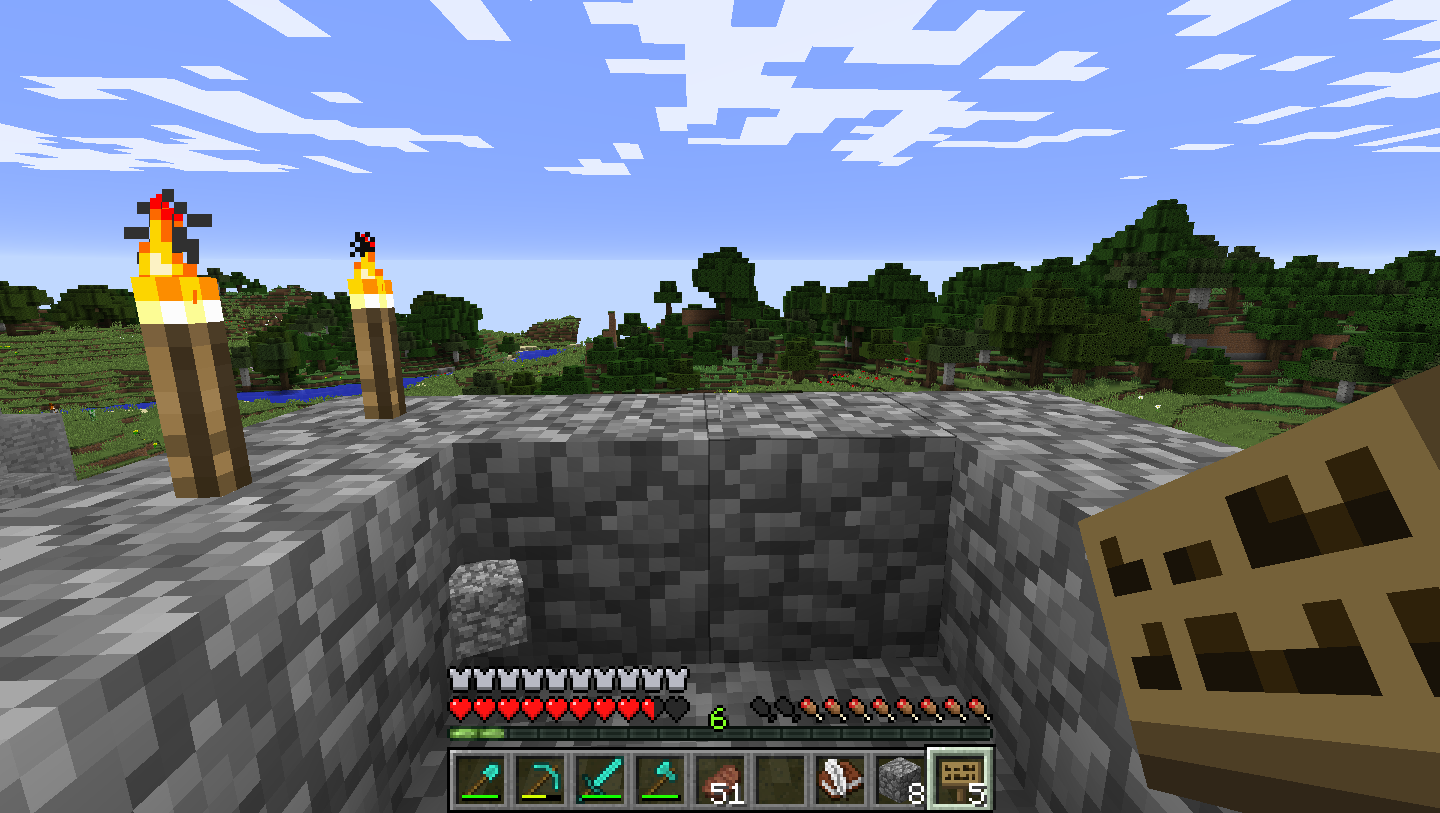Click the empty hotbar slot
1440x813 pixels.
(x=780, y=780)
